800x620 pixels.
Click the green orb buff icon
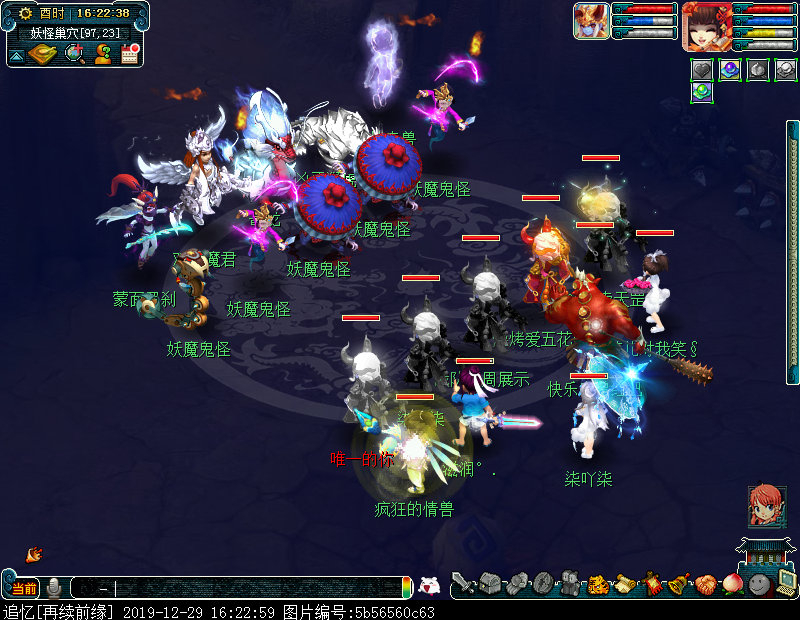(x=703, y=93)
